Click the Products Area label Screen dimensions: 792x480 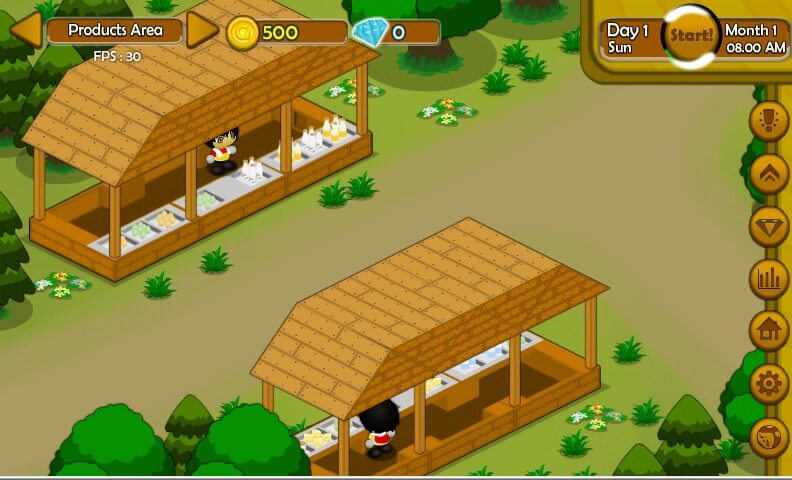[115, 31]
